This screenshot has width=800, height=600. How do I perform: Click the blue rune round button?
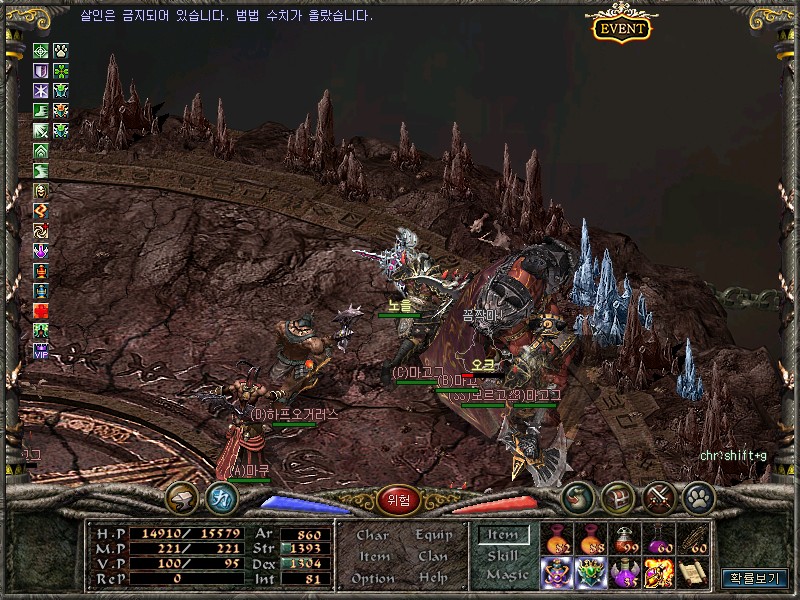pos(220,496)
